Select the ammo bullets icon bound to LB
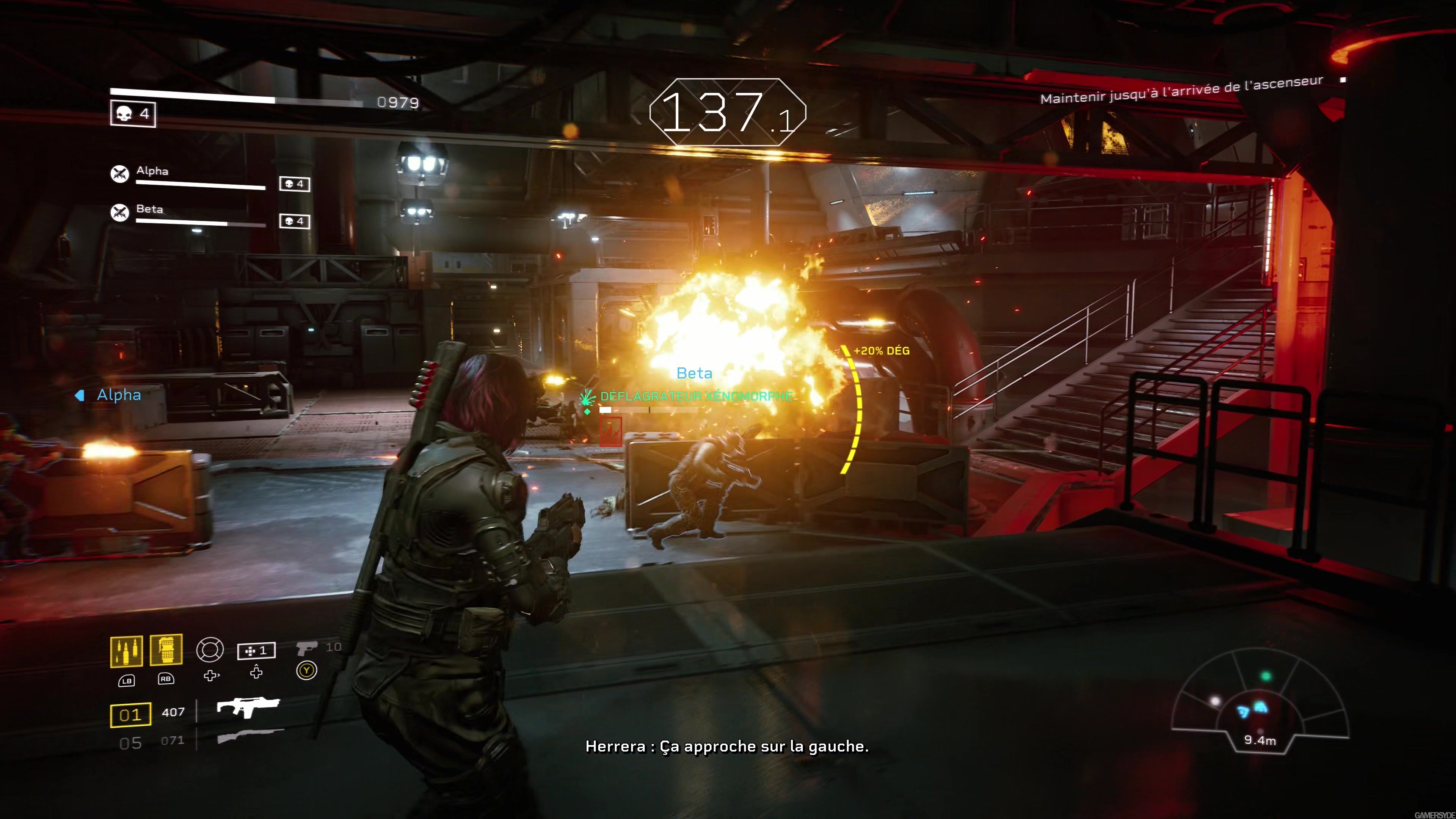 coord(127,651)
